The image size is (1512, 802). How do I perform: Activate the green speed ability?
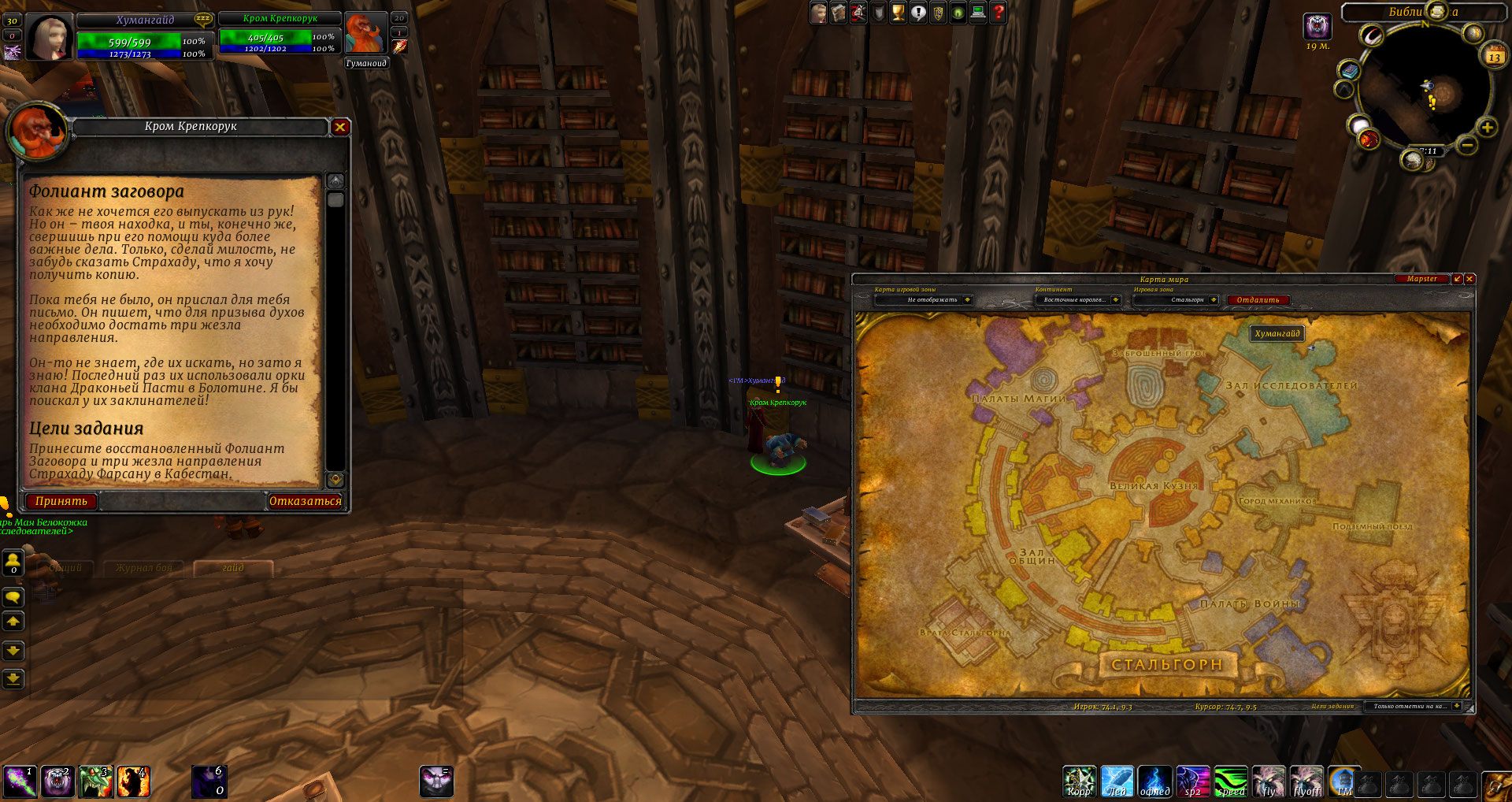click(1230, 782)
